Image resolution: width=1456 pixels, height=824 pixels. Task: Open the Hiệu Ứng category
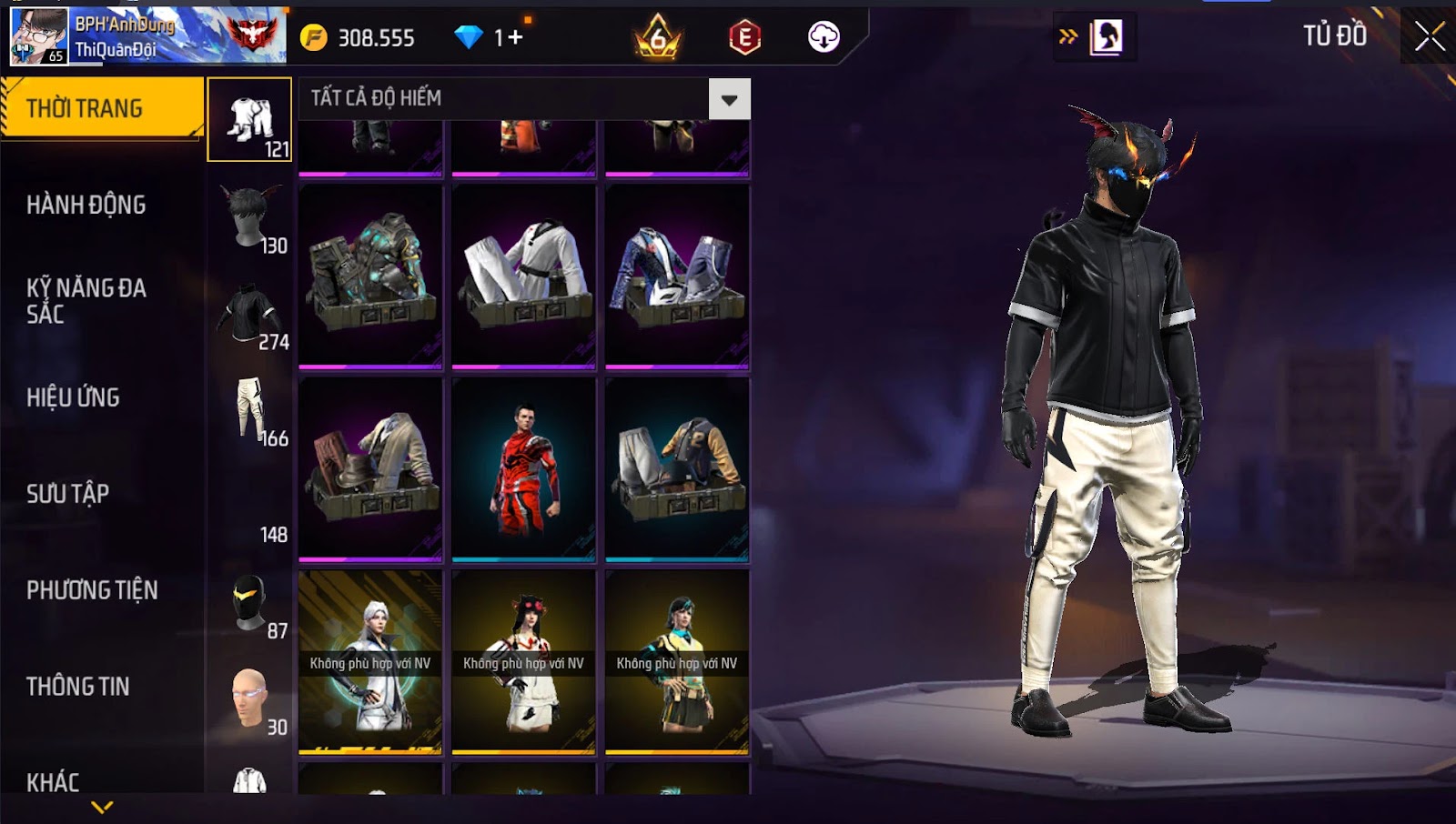point(73,397)
